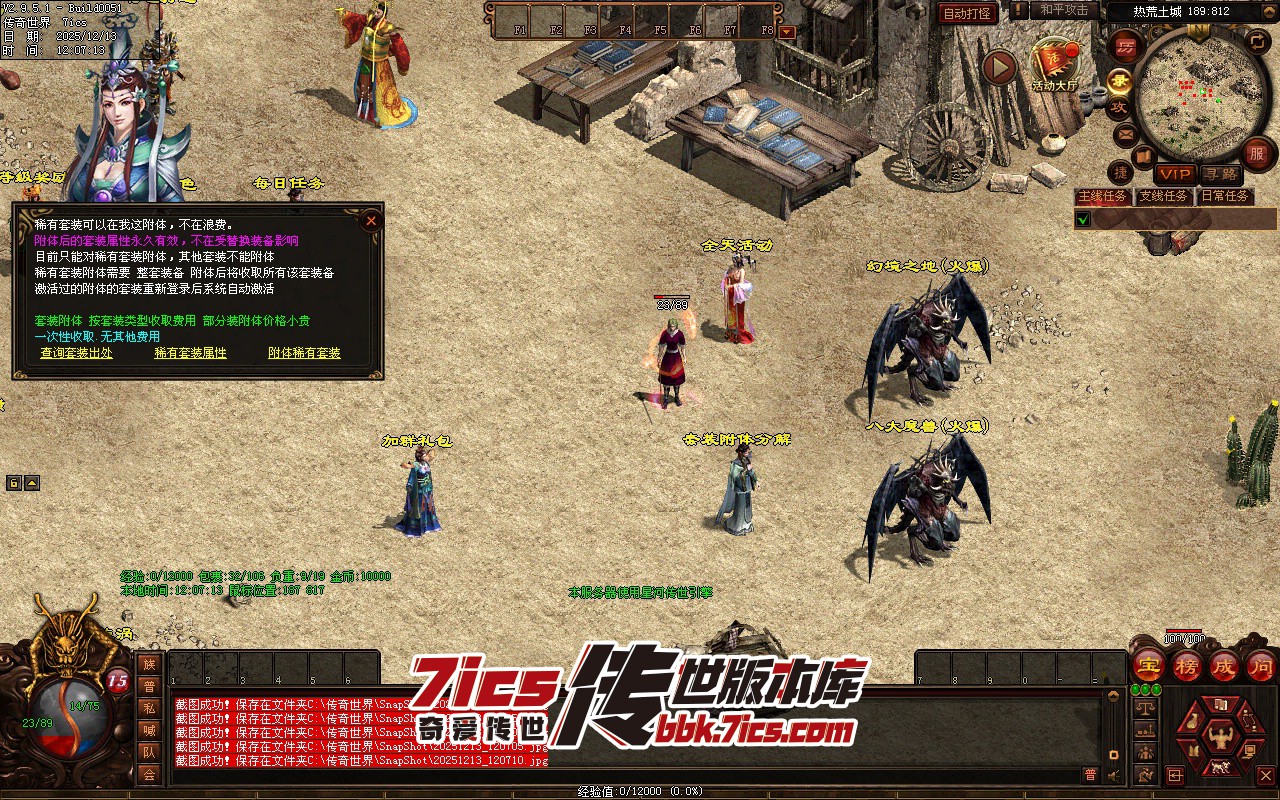Switch to the 支线任务 quest tab
The height and width of the screenshot is (800, 1280).
point(1164,196)
